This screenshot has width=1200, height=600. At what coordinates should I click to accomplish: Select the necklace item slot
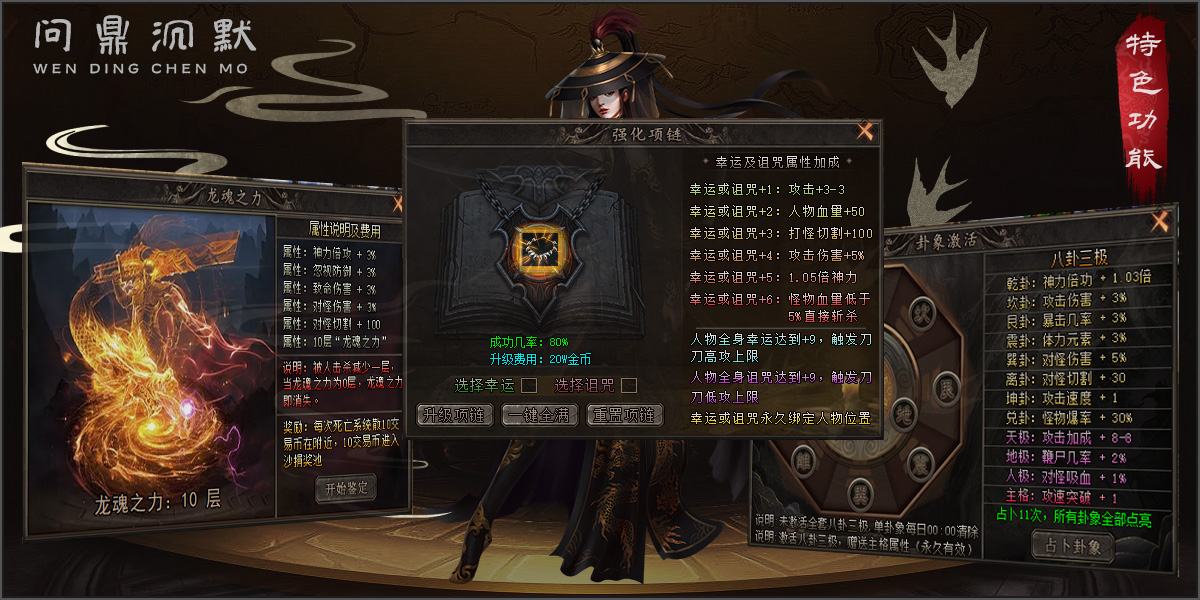coord(535,248)
